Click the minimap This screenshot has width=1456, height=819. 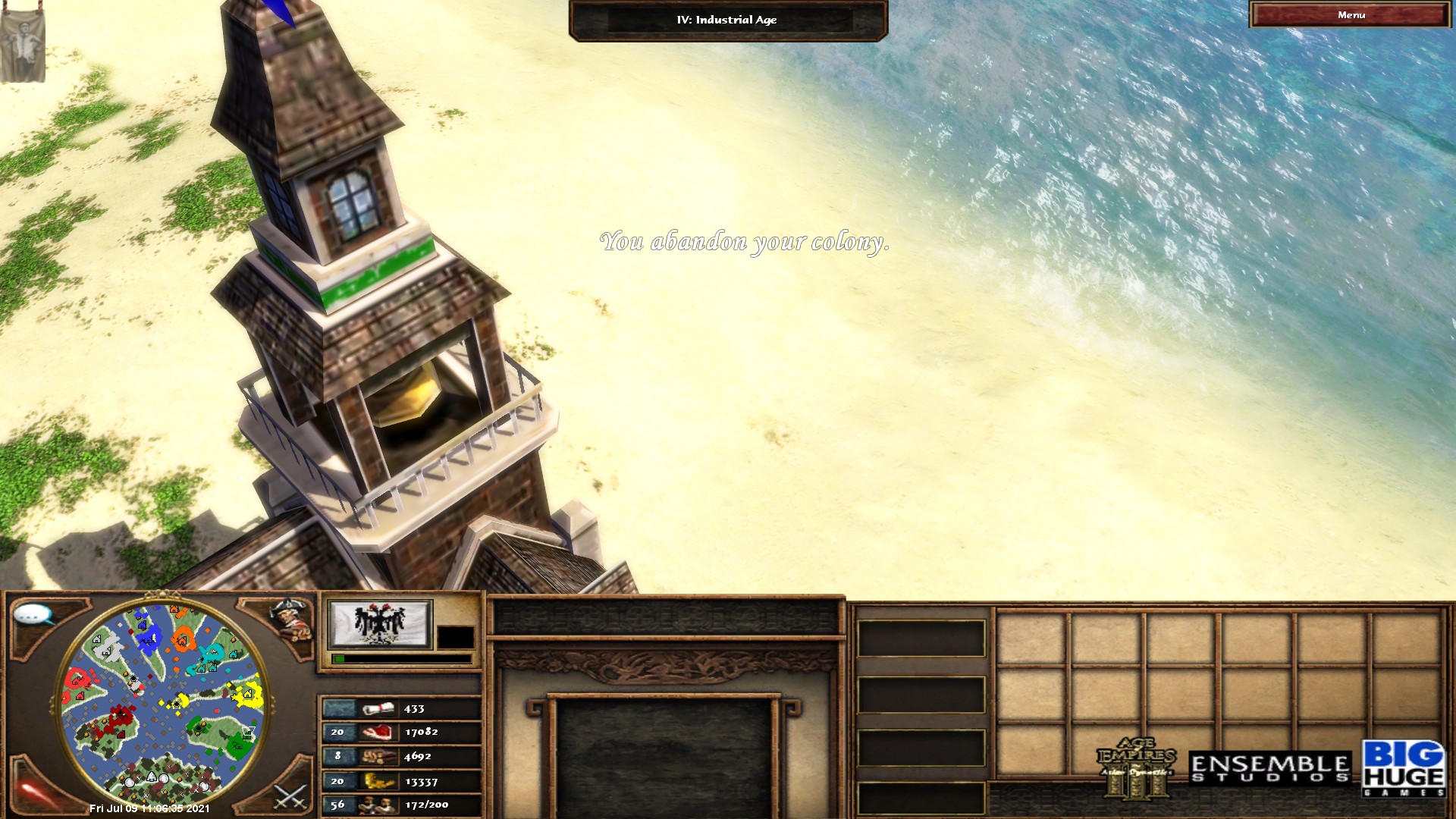[x=162, y=701]
